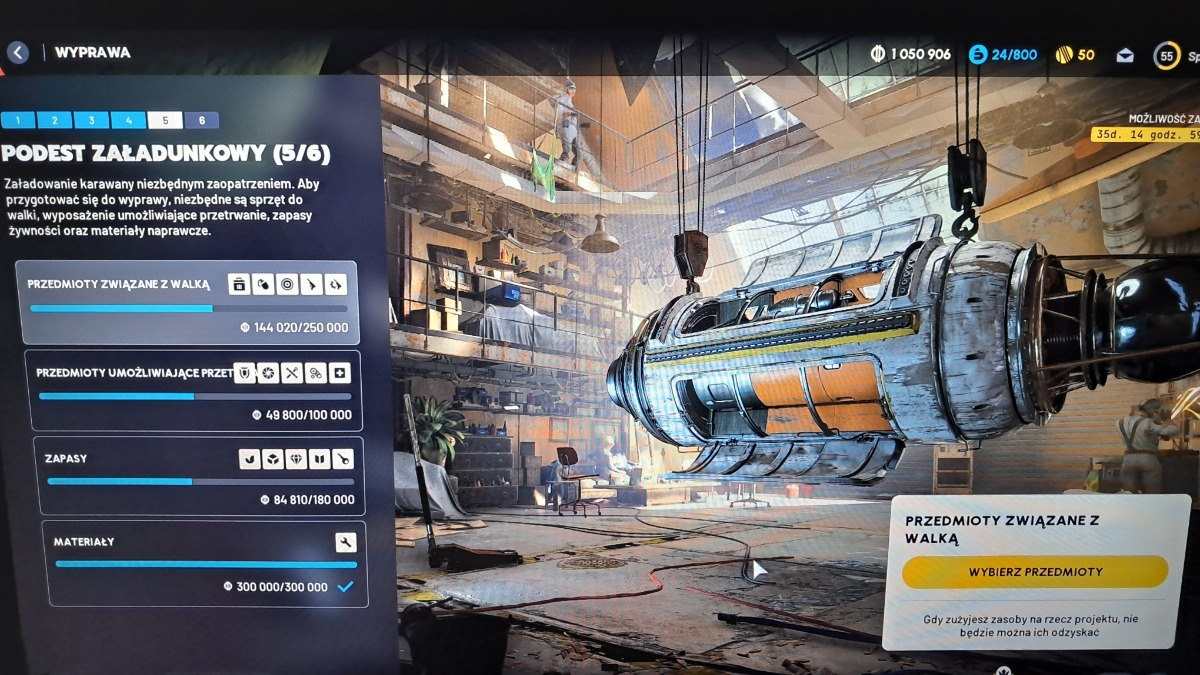Screen dimensions: 1200x675
Task: Open stage tab 6
Action: [202, 121]
